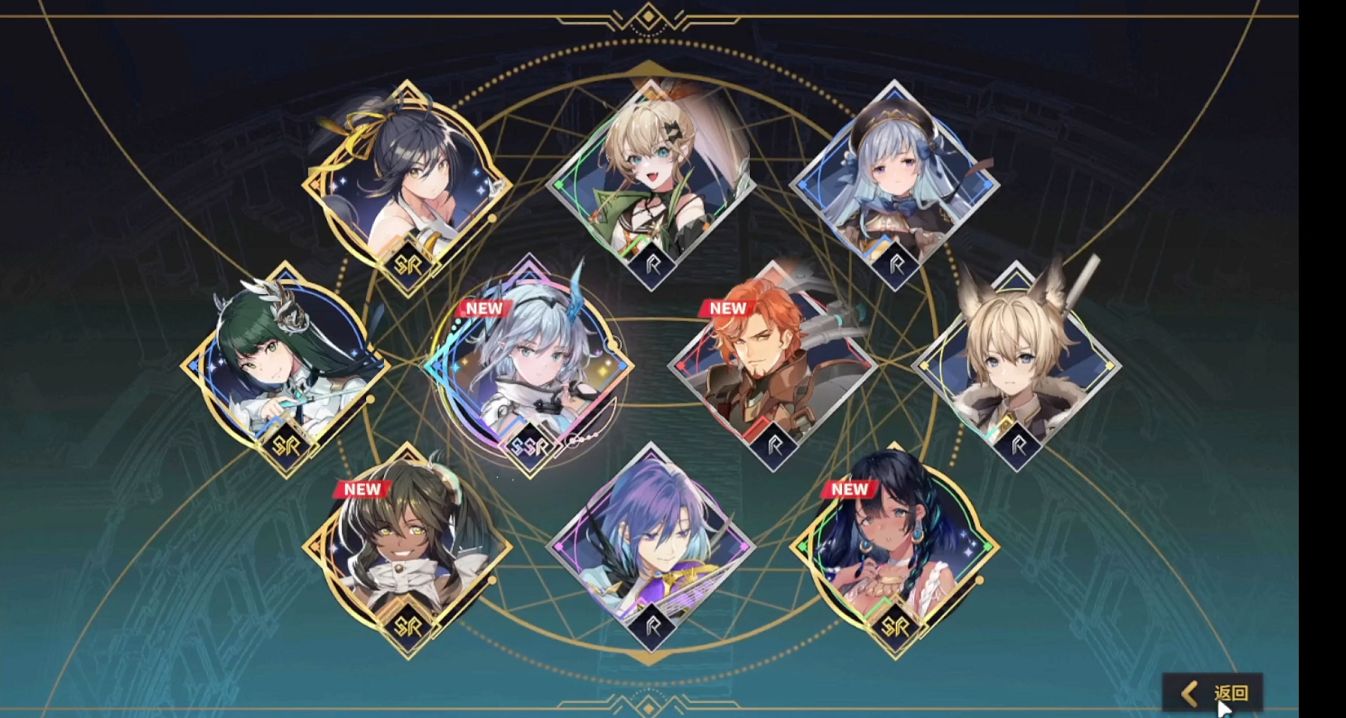Open the NEW dark-blue haired SR girl portrait
The width and height of the screenshot is (1346, 718).
pyautogui.click(x=895, y=550)
